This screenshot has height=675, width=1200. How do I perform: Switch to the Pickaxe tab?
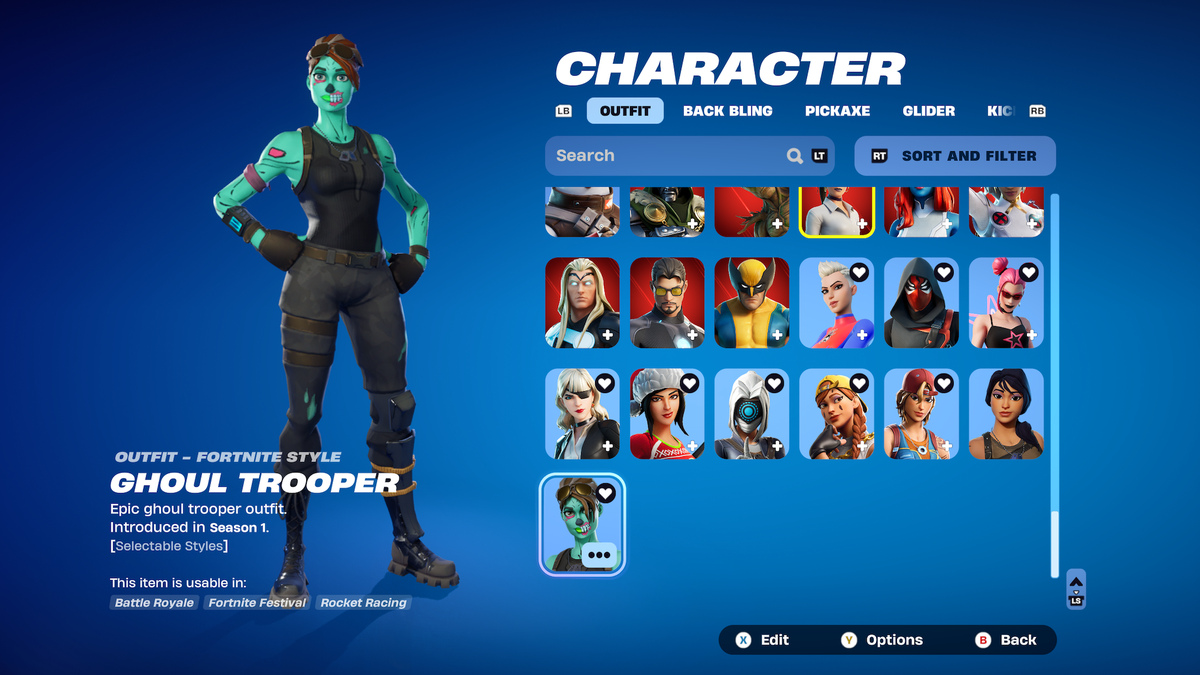pyautogui.click(x=837, y=111)
